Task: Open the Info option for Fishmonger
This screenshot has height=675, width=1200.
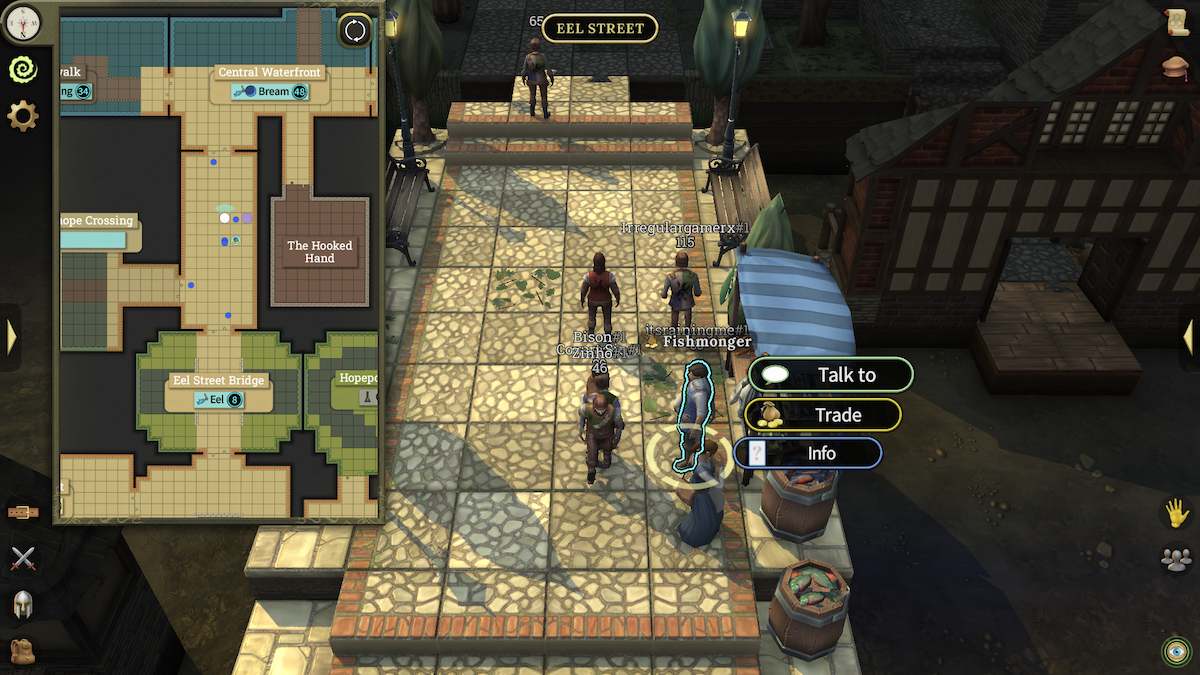Action: (x=808, y=453)
